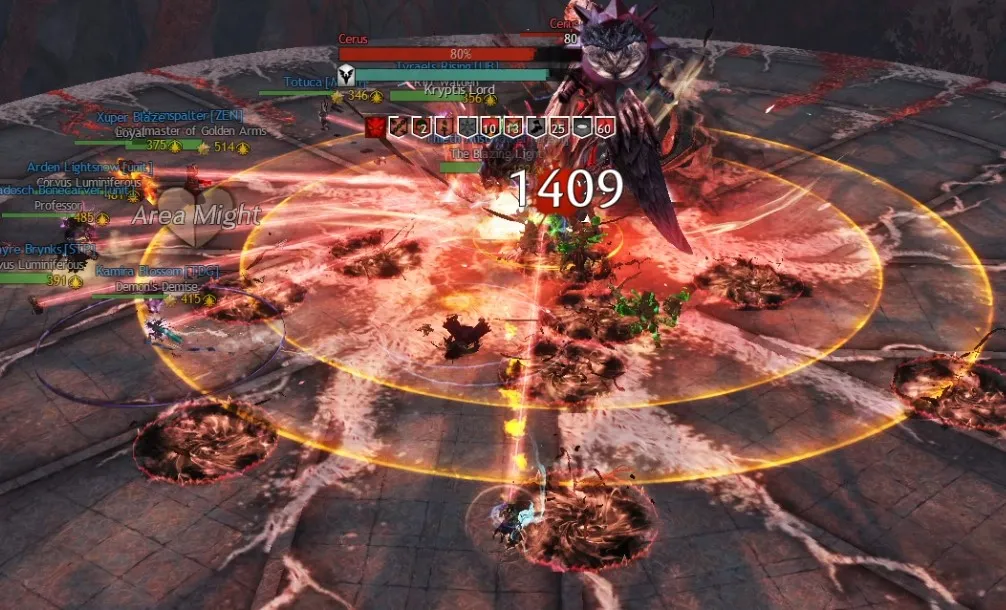The image size is (1006, 610).
Task: Select the white winged defiance bar icon
Action: tap(346, 74)
